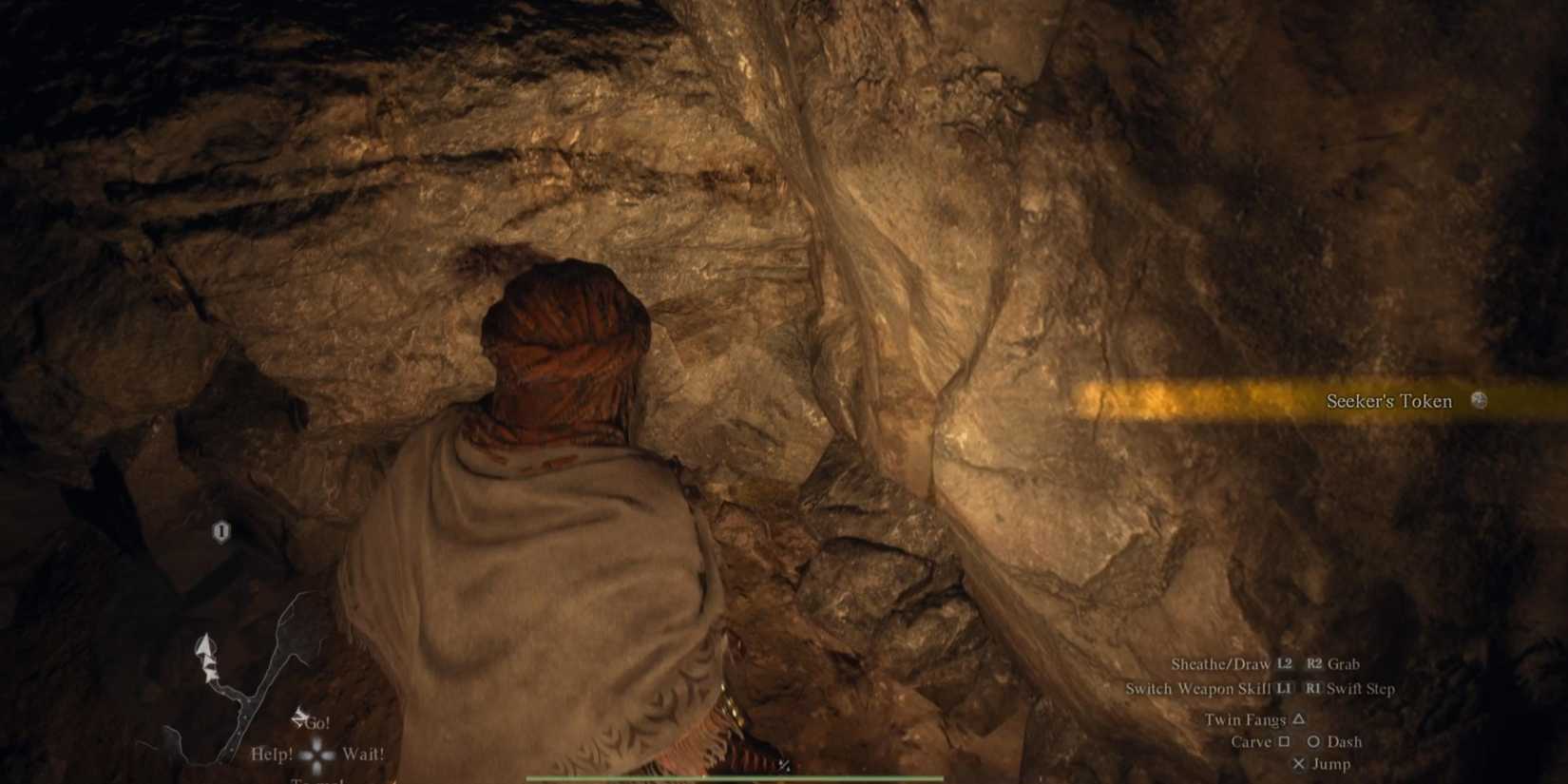Click the player arrow on the minimap

click(x=205, y=644)
